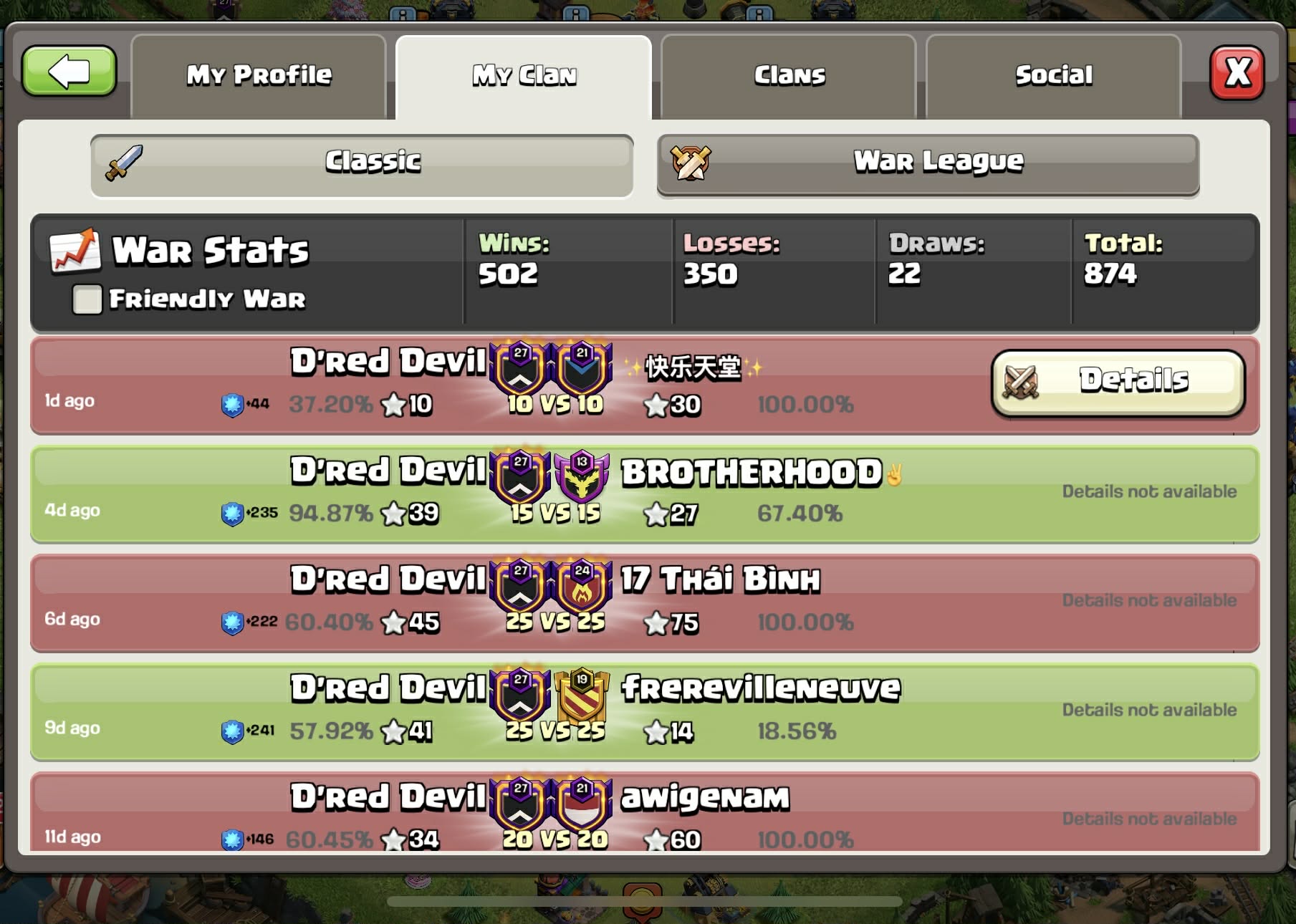The width and height of the screenshot is (1296, 924).
Task: Go back with the green arrow button
Action: [x=69, y=72]
